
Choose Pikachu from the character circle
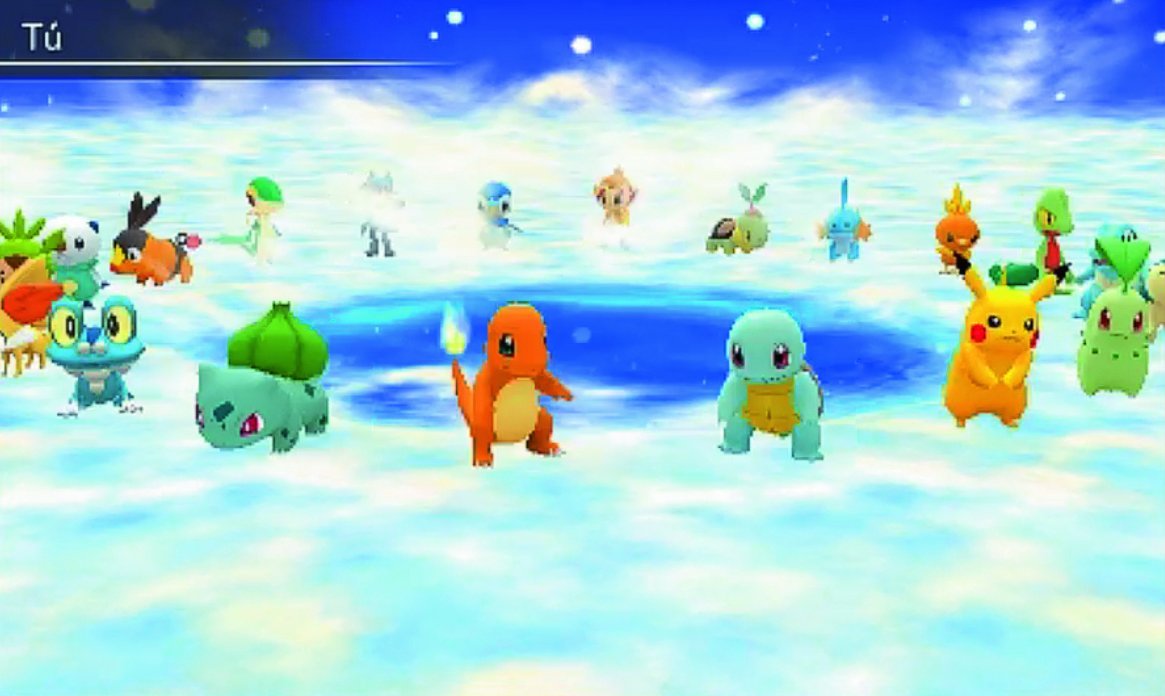[992, 350]
